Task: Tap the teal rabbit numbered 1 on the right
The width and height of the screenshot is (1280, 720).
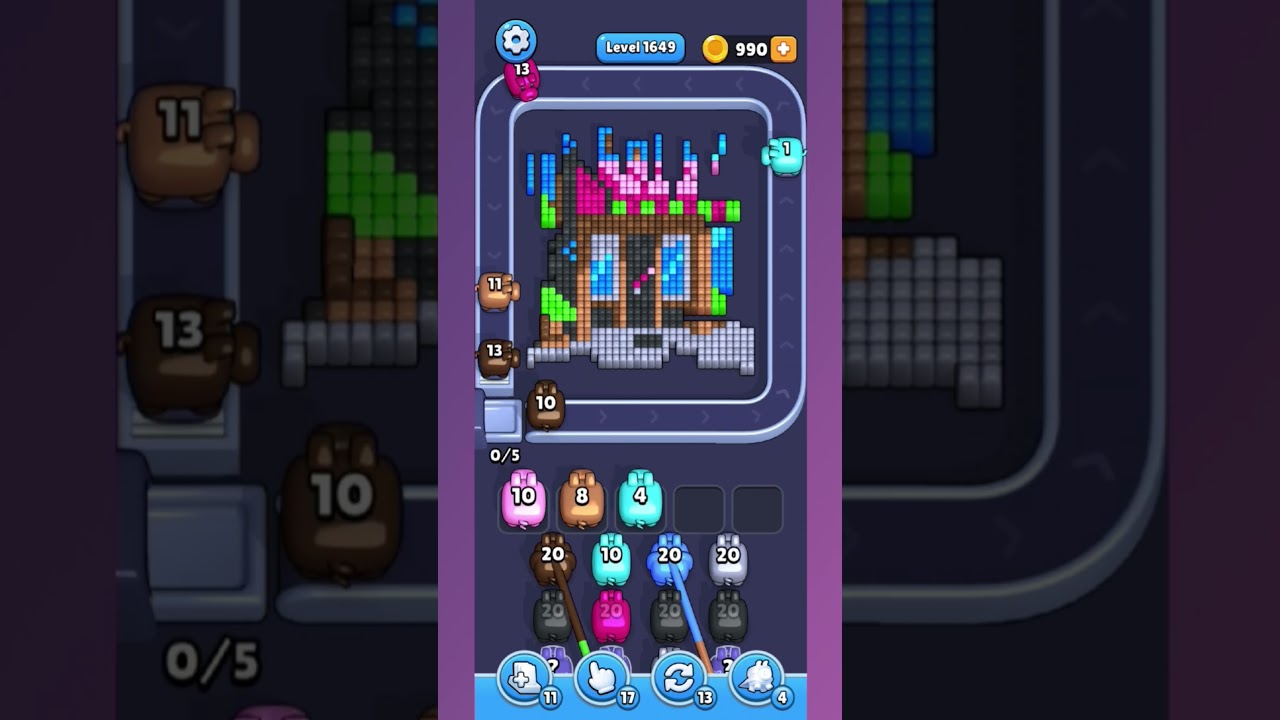Action: (785, 156)
